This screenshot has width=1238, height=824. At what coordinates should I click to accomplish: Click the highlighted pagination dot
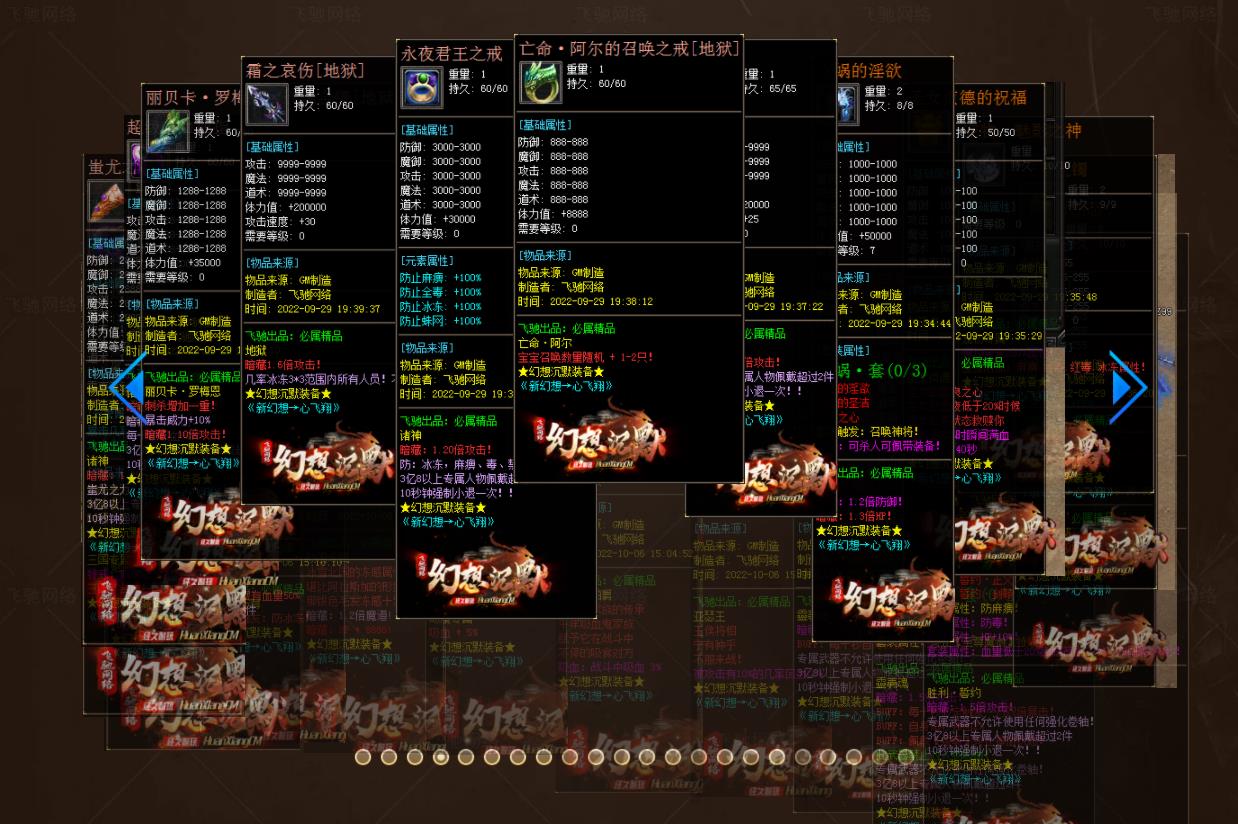tap(441, 757)
